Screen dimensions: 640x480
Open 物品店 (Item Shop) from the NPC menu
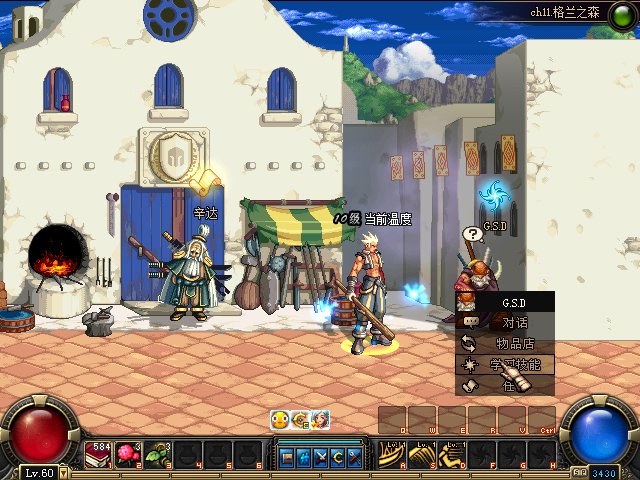coord(514,344)
